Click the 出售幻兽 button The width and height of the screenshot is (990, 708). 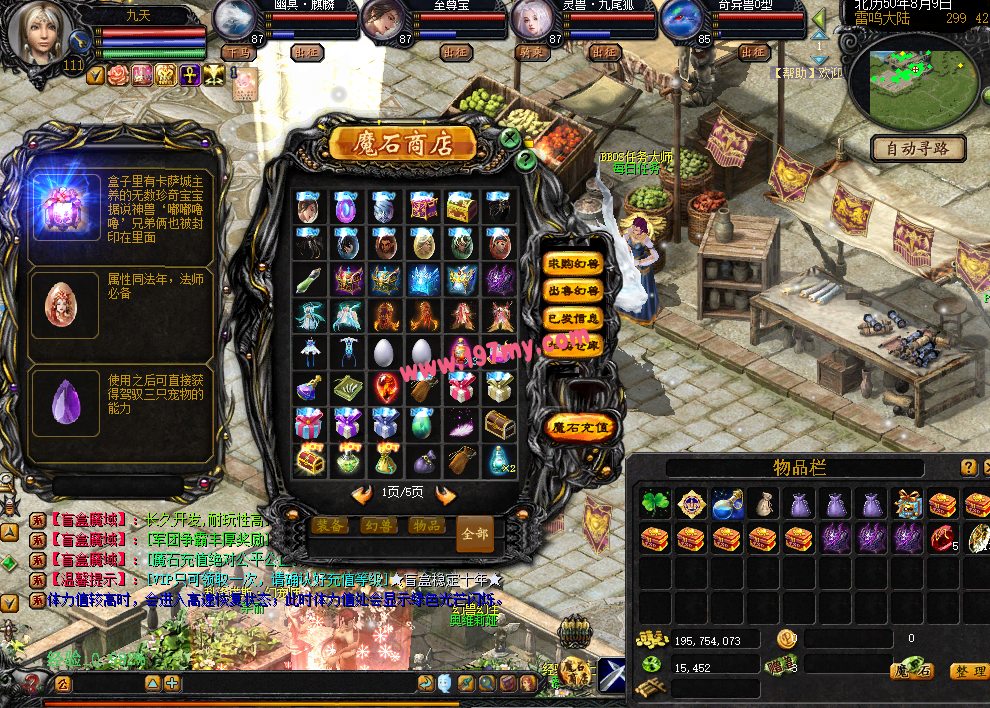573,291
